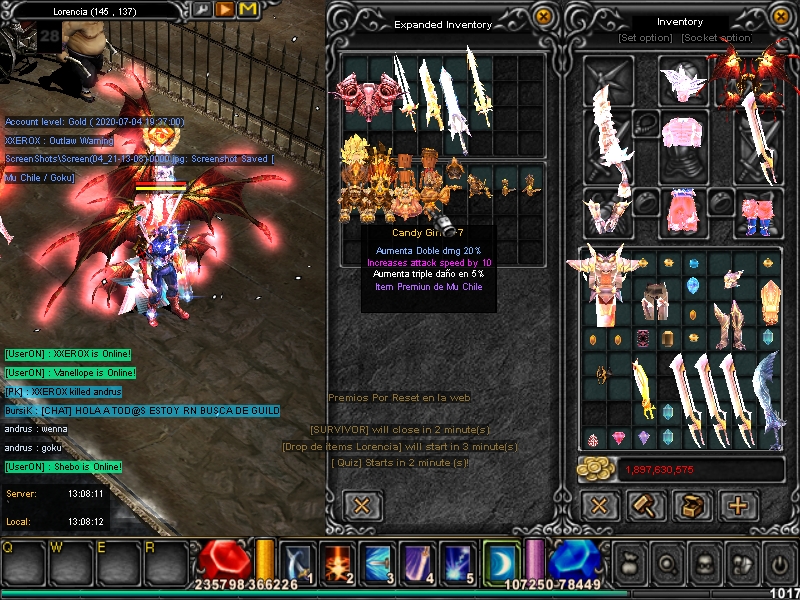Open the treasure chest button in Inventory

(x=692, y=505)
